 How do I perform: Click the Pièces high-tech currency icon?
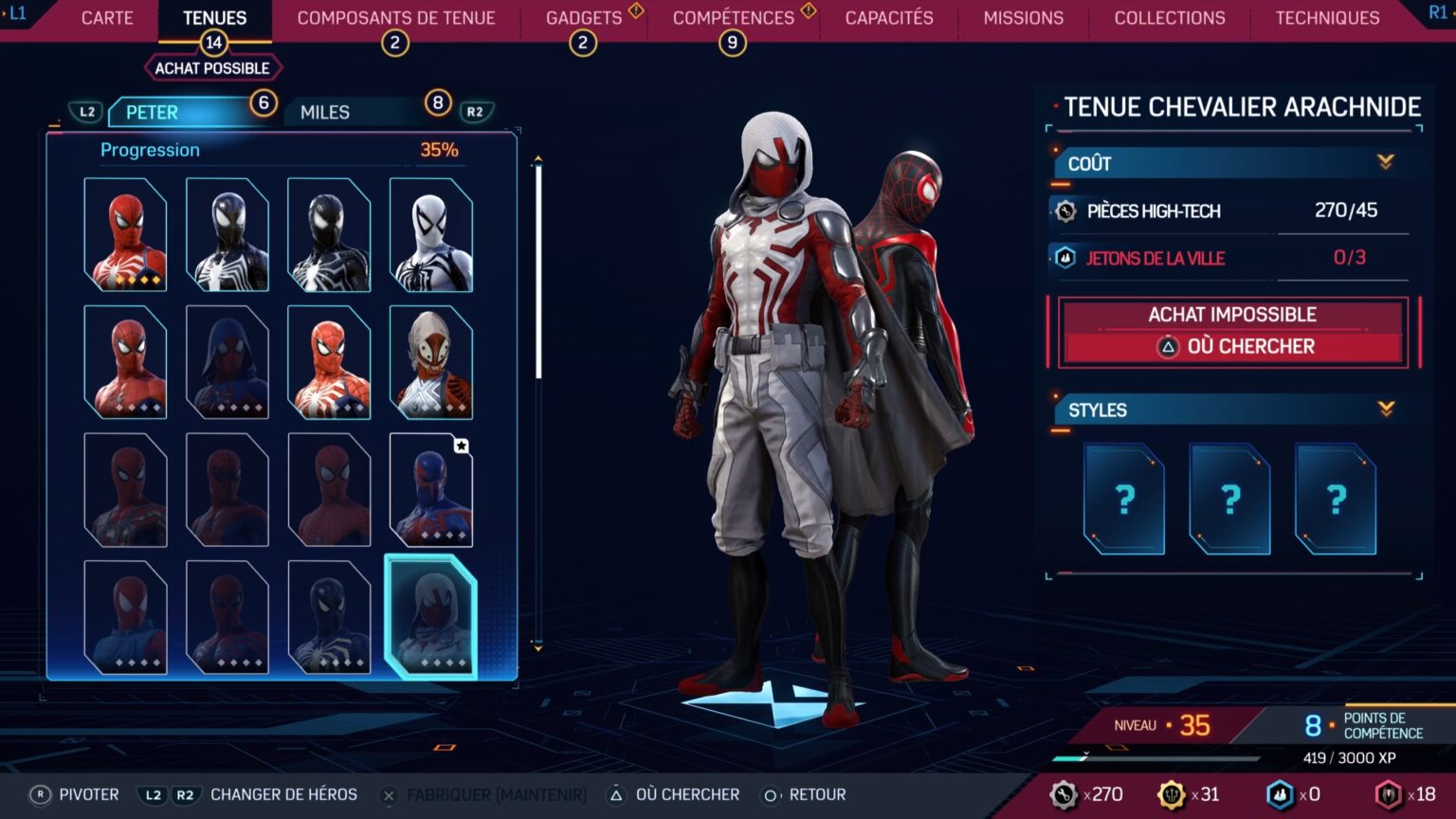pyautogui.click(x=1064, y=211)
